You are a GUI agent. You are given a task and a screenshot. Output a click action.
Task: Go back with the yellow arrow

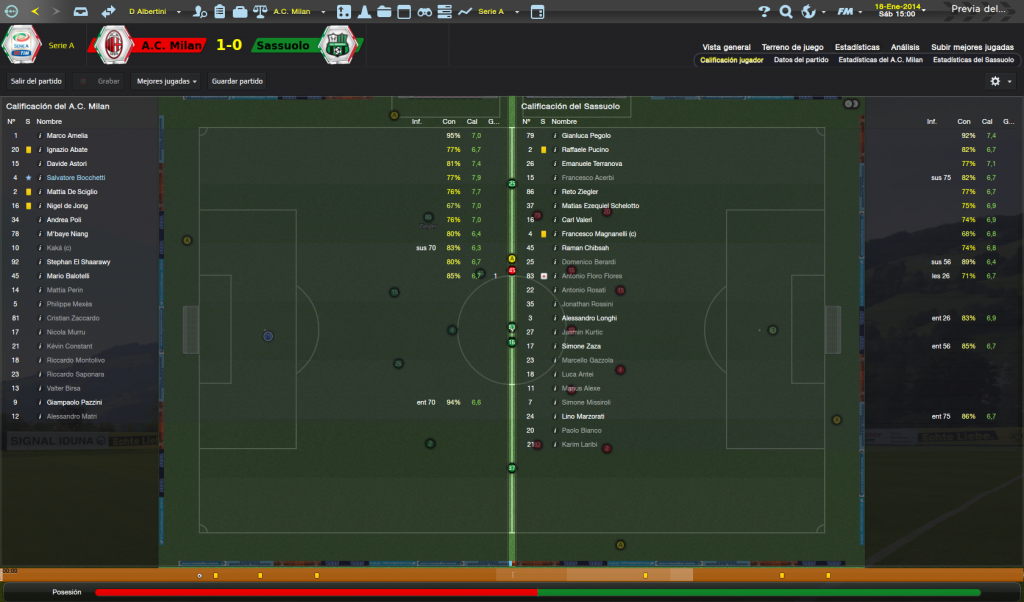36,11
